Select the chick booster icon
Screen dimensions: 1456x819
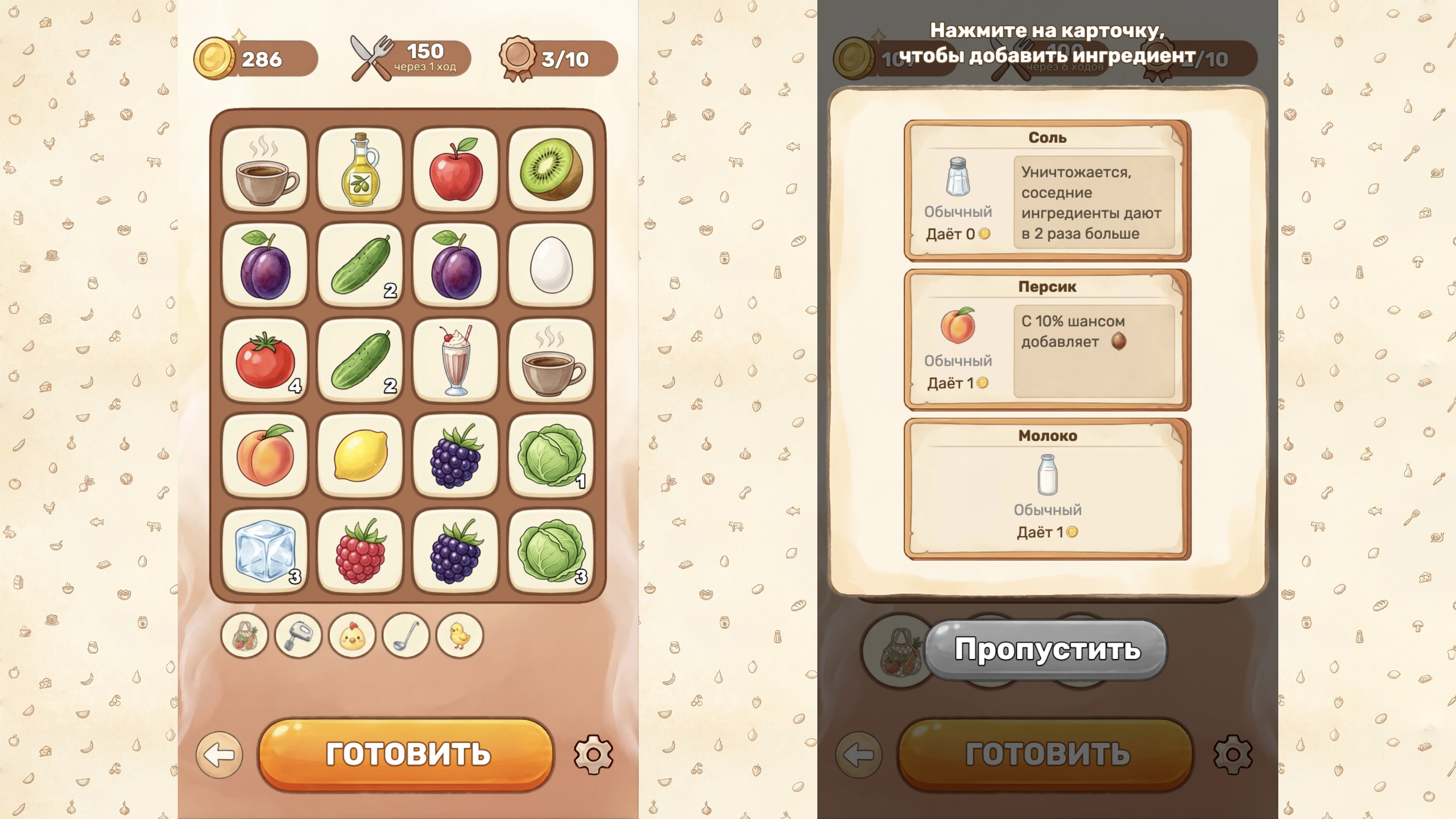pyautogui.click(x=461, y=636)
